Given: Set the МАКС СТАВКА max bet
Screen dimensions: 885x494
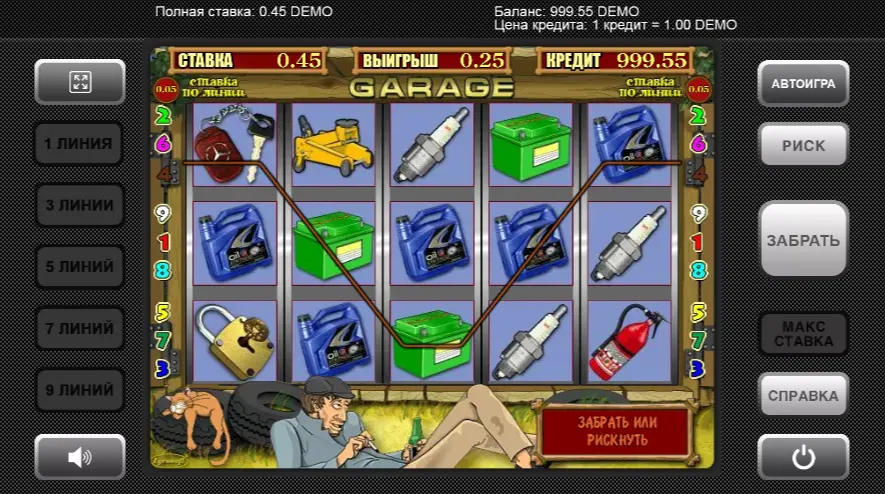Looking at the screenshot, I should 803,334.
